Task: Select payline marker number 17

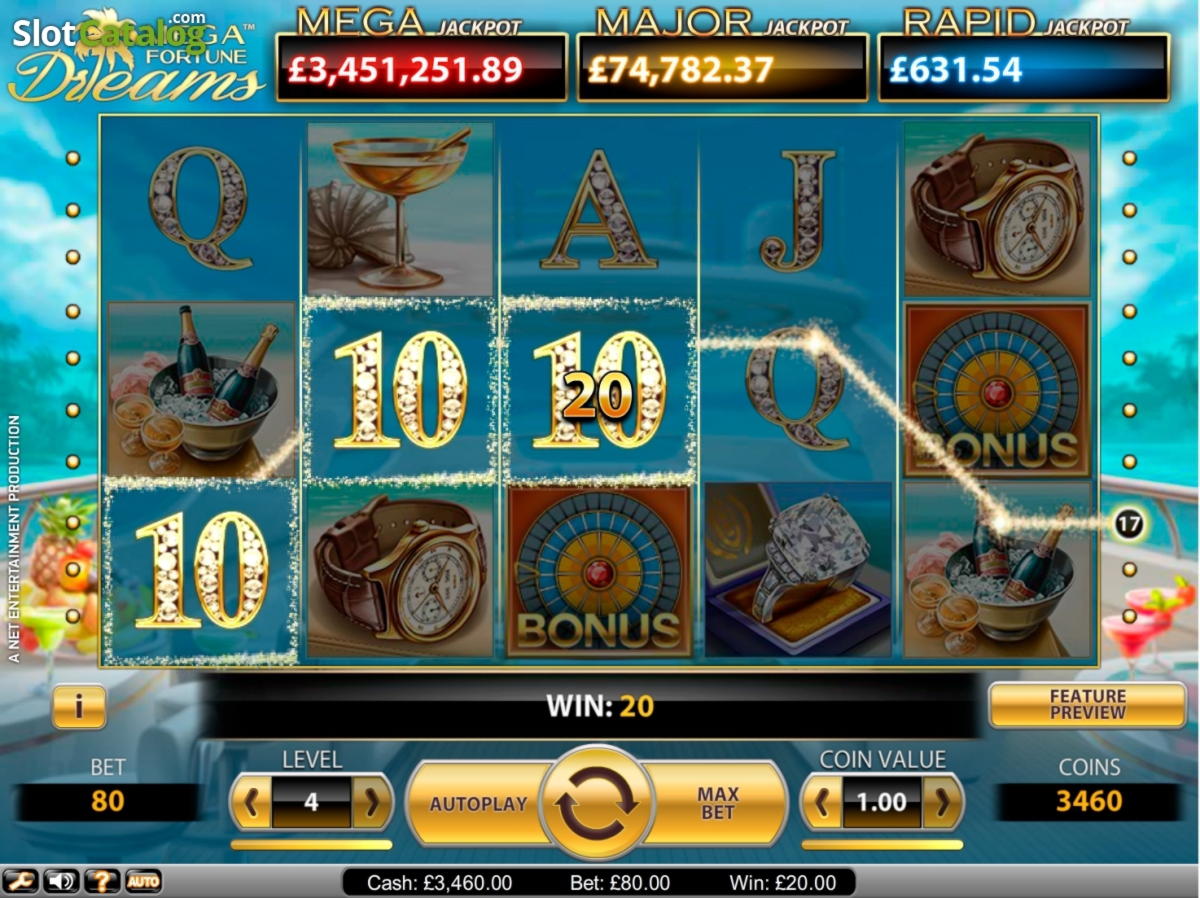Action: (x=1129, y=522)
